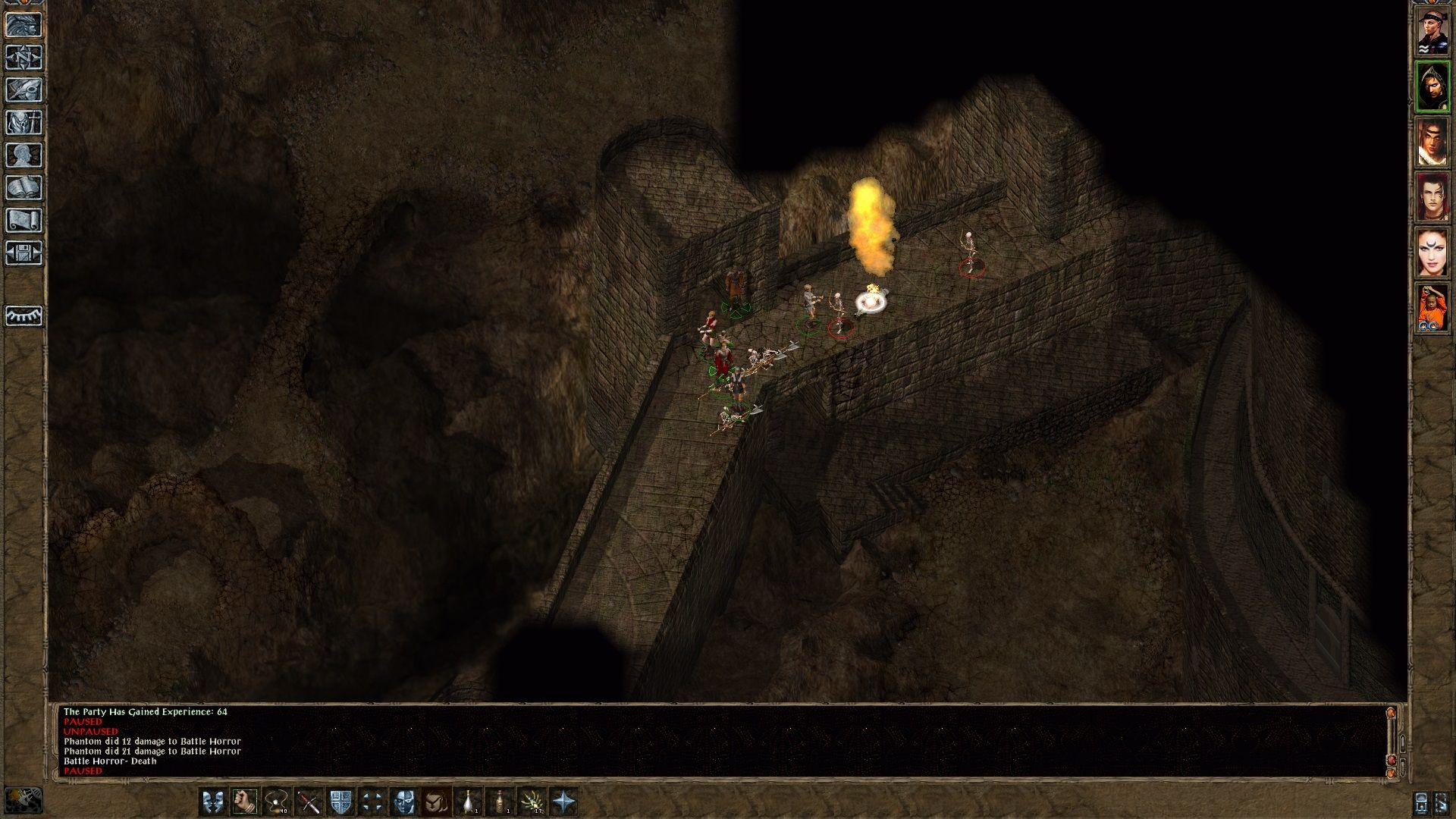Select the hooded character portrait
Viewport: 1456px width, 819px height.
(x=1432, y=86)
